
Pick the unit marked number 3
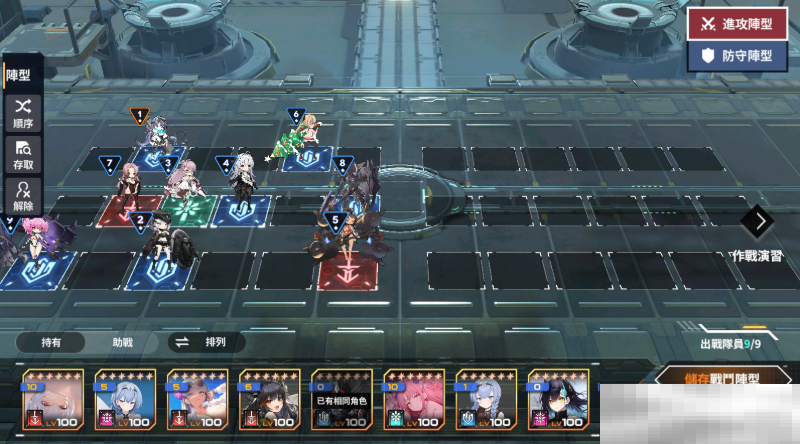(183, 184)
